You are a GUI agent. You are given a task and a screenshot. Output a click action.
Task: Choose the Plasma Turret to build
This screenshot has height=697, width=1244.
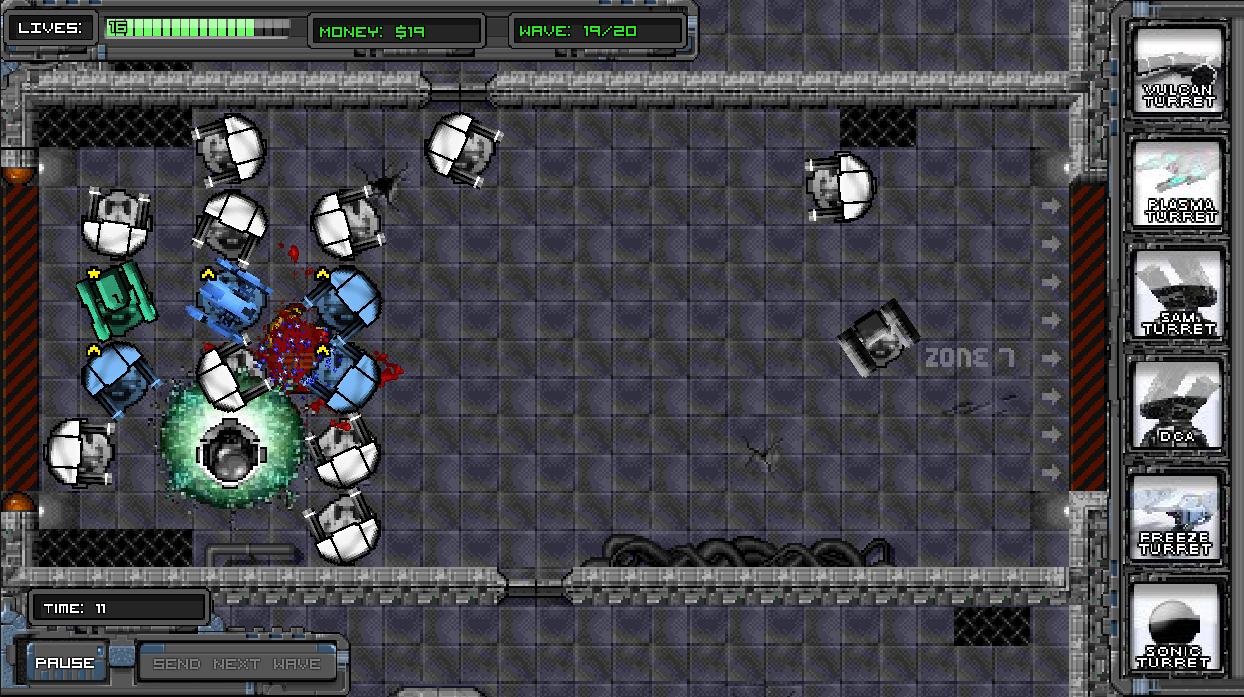click(x=1179, y=184)
